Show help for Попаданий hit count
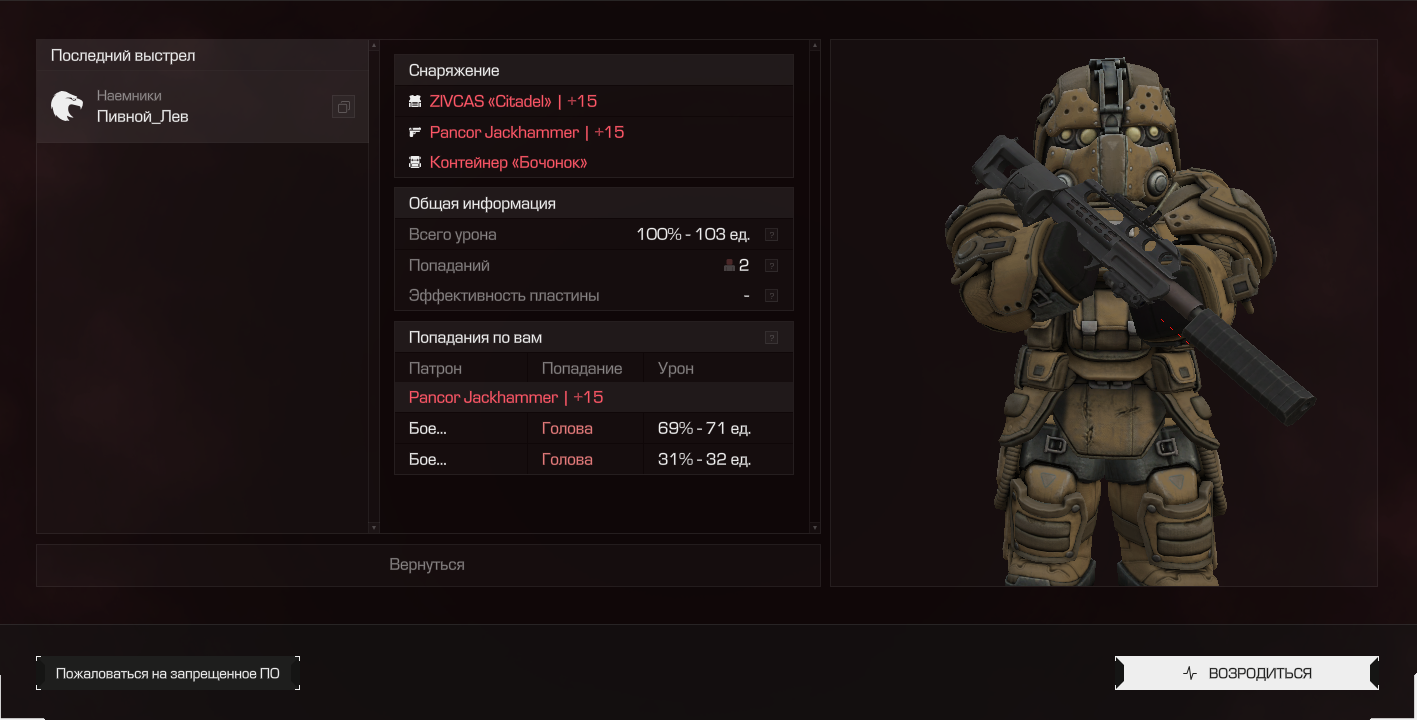Screen dimensions: 1417x720 pos(771,266)
